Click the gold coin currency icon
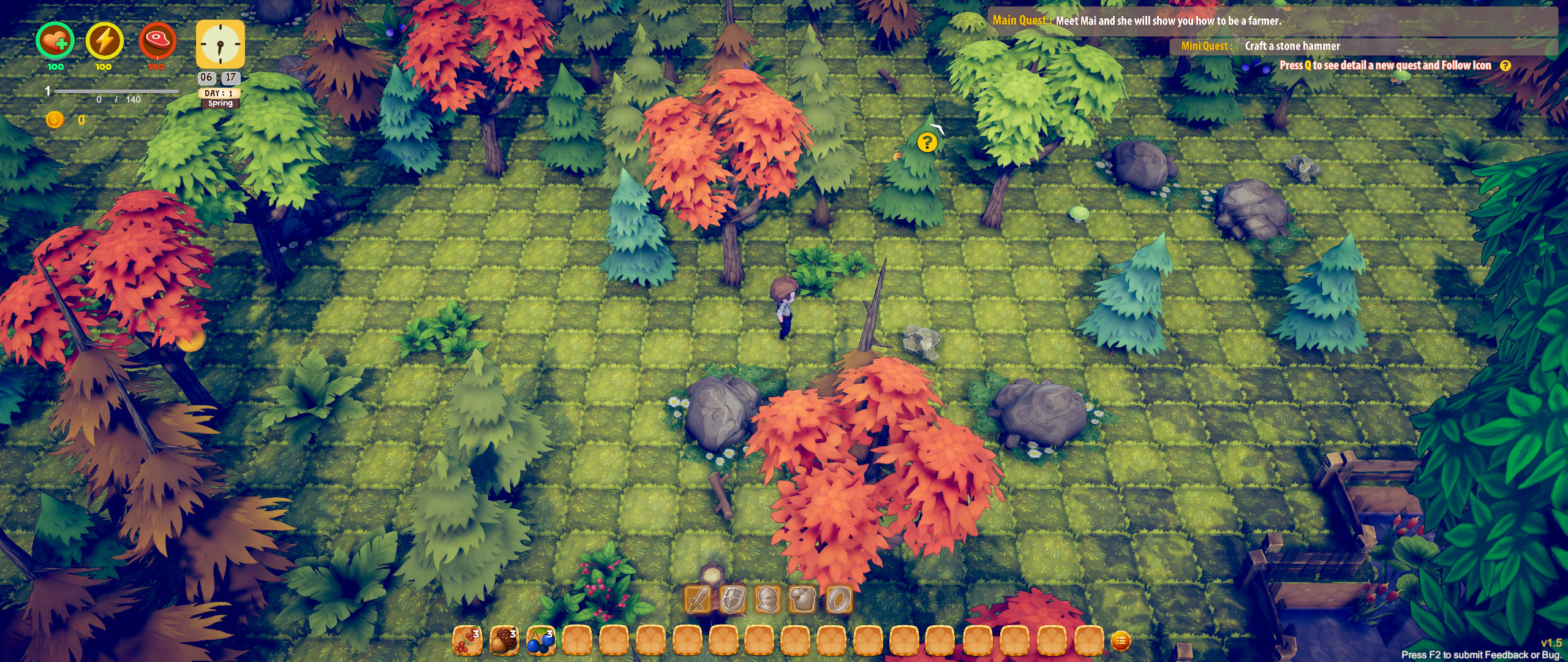This screenshot has height=662, width=1568. pos(55,120)
